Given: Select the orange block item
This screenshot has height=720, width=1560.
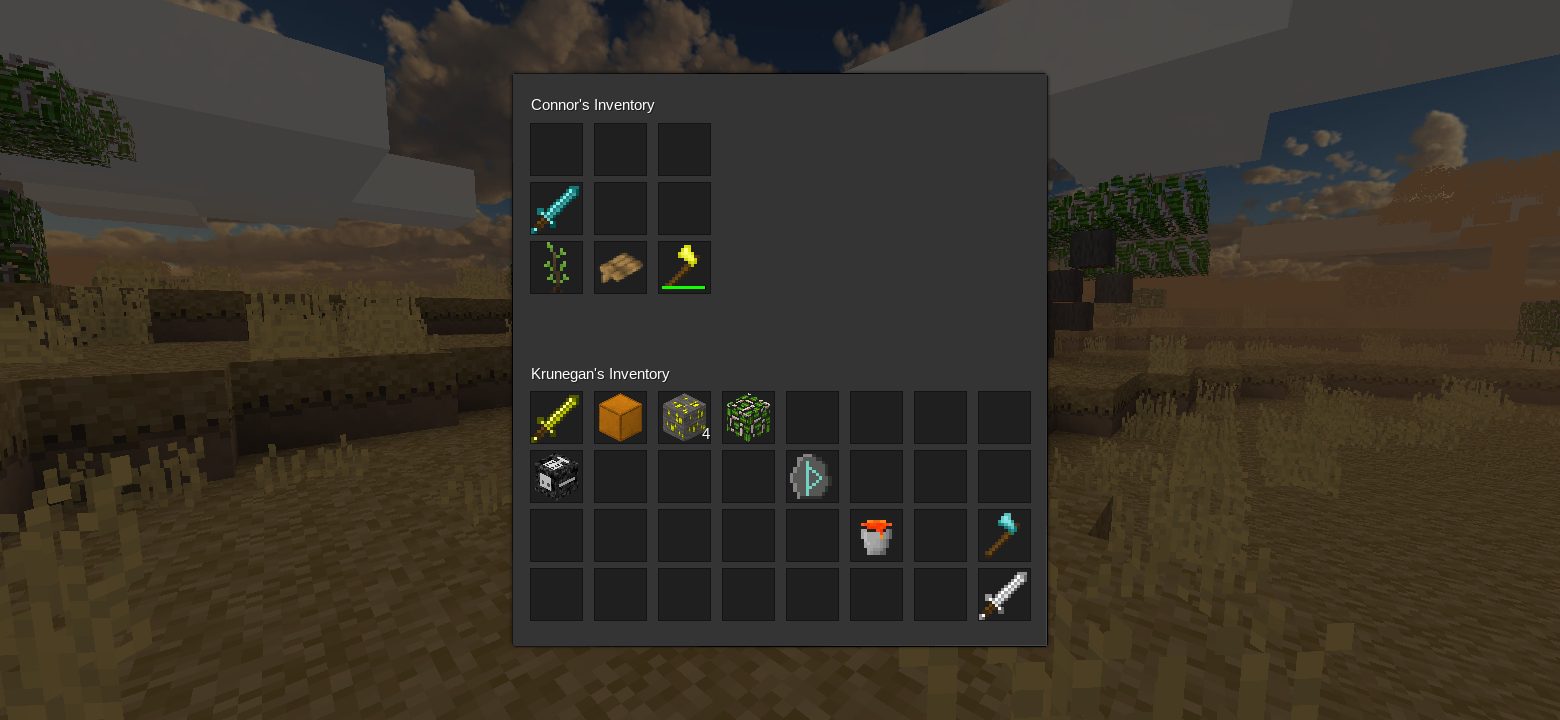Looking at the screenshot, I should (620, 417).
